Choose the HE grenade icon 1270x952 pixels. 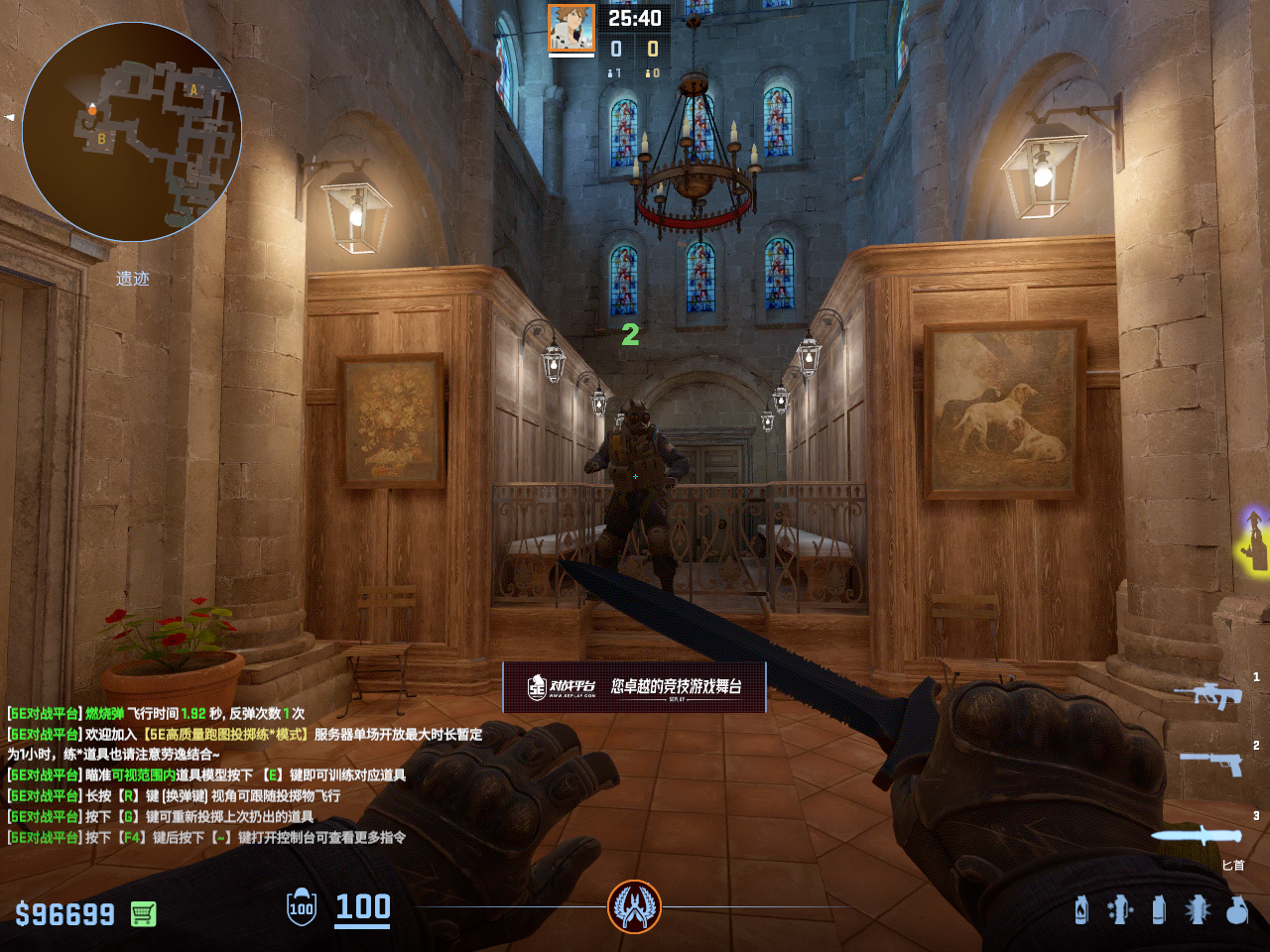coord(1236,909)
